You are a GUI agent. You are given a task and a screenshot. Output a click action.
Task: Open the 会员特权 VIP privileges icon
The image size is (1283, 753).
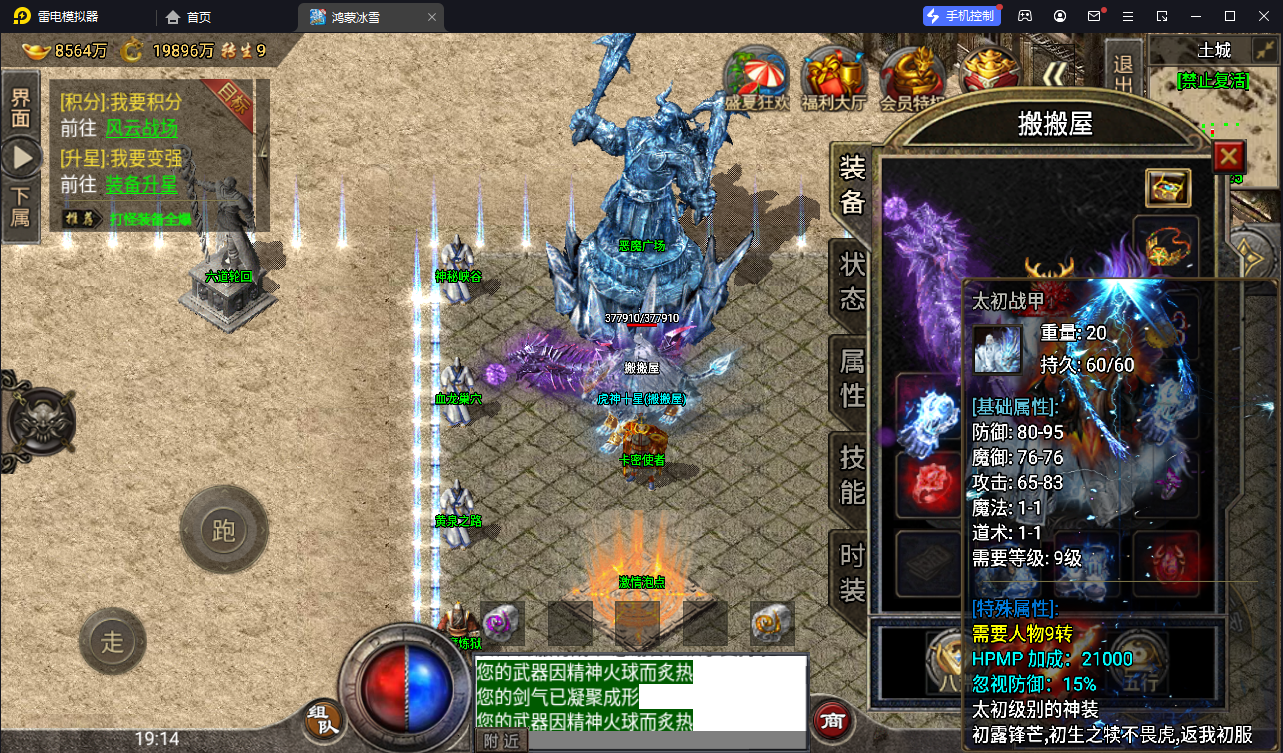click(912, 78)
